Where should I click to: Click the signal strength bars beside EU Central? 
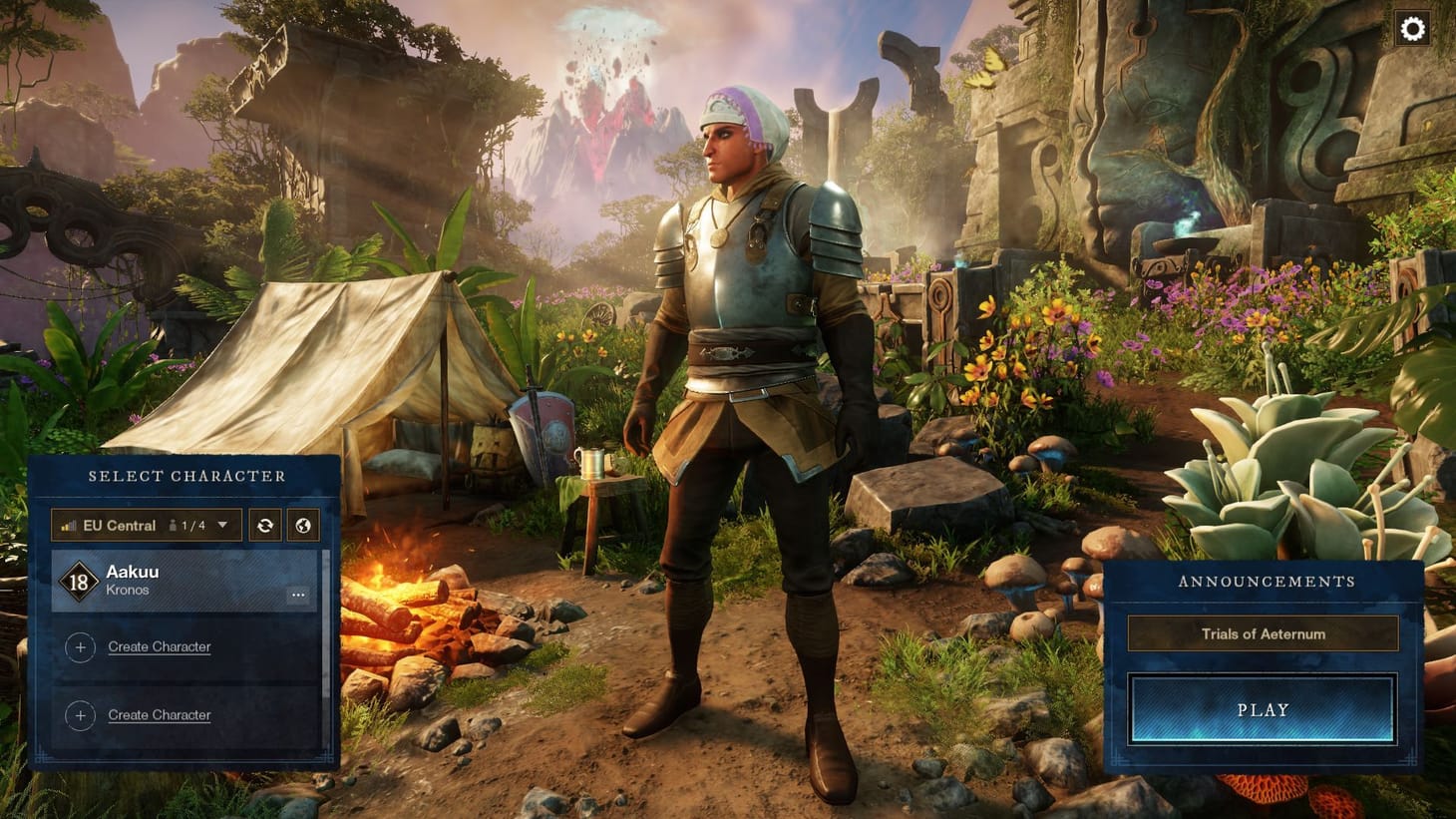pos(69,526)
